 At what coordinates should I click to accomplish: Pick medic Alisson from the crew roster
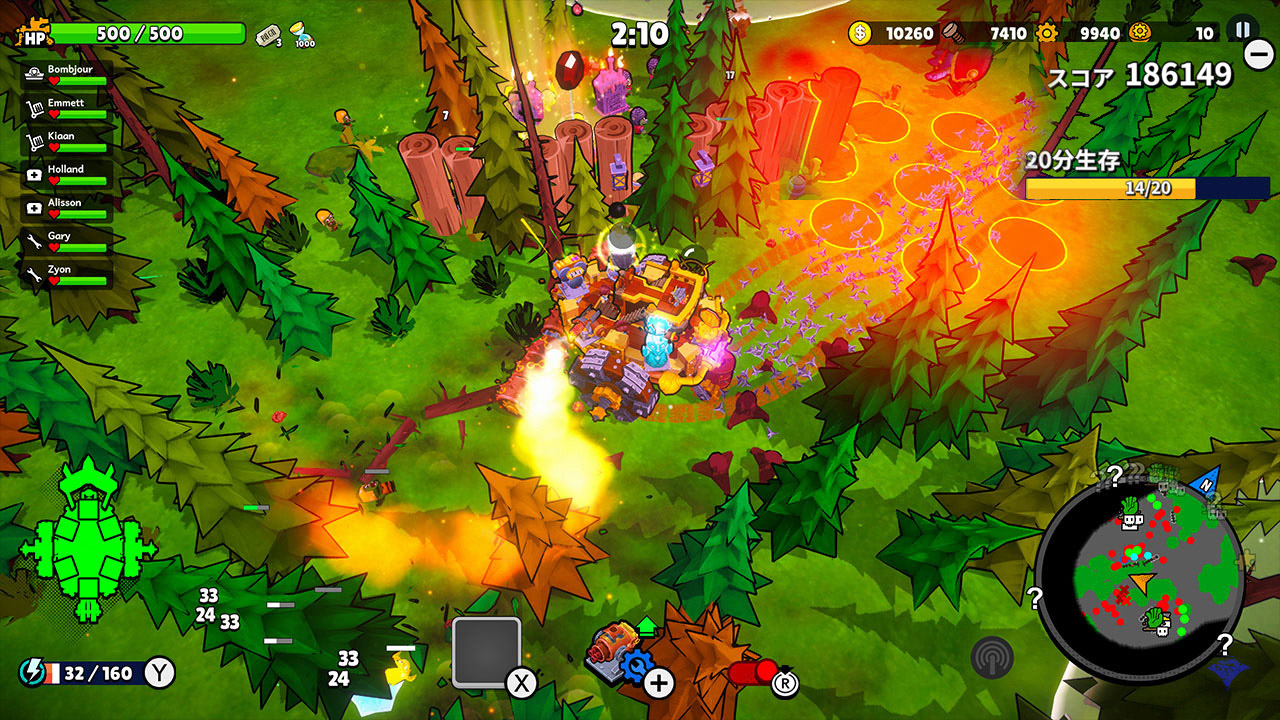coord(67,208)
